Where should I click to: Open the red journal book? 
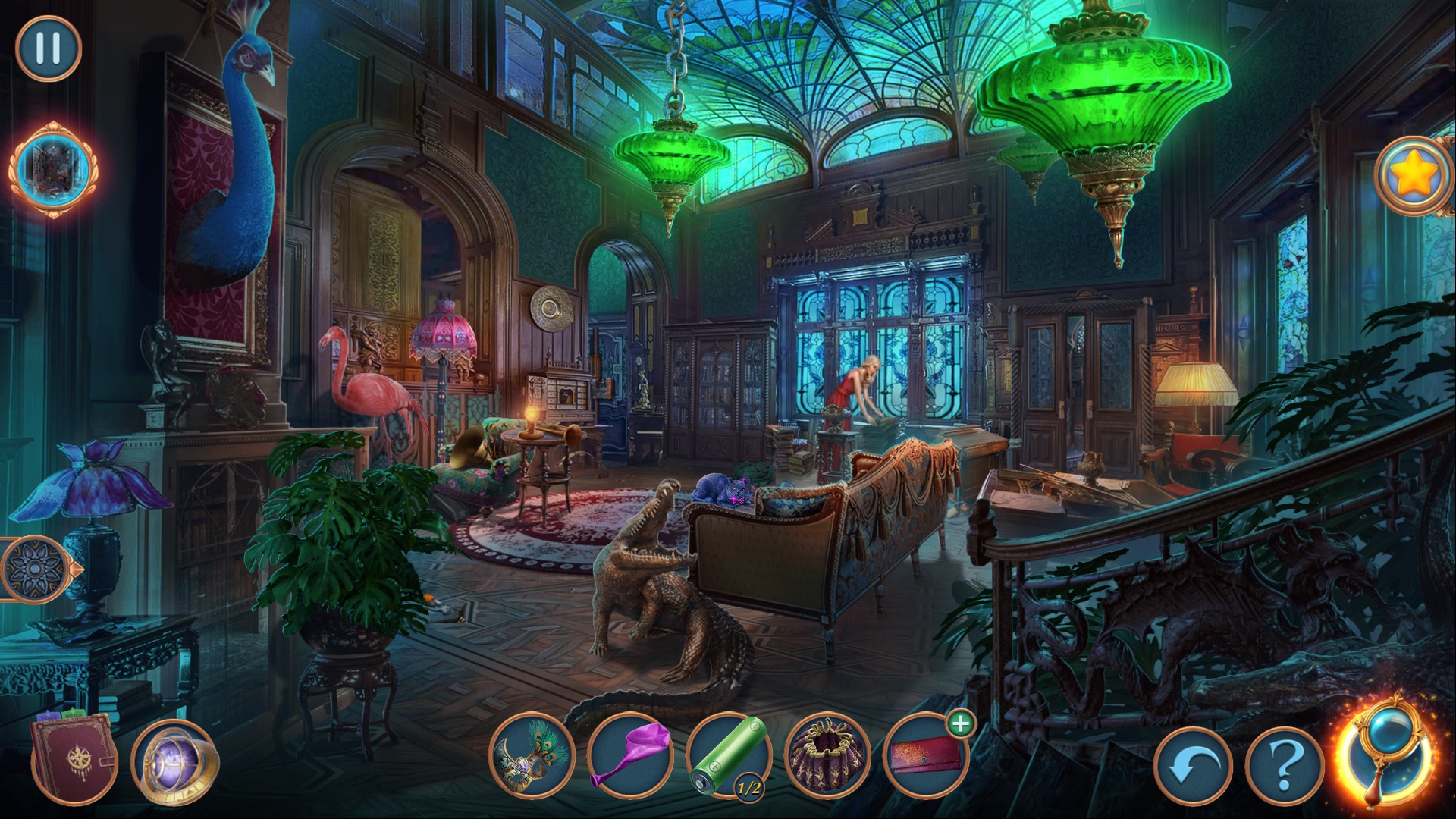click(x=73, y=759)
